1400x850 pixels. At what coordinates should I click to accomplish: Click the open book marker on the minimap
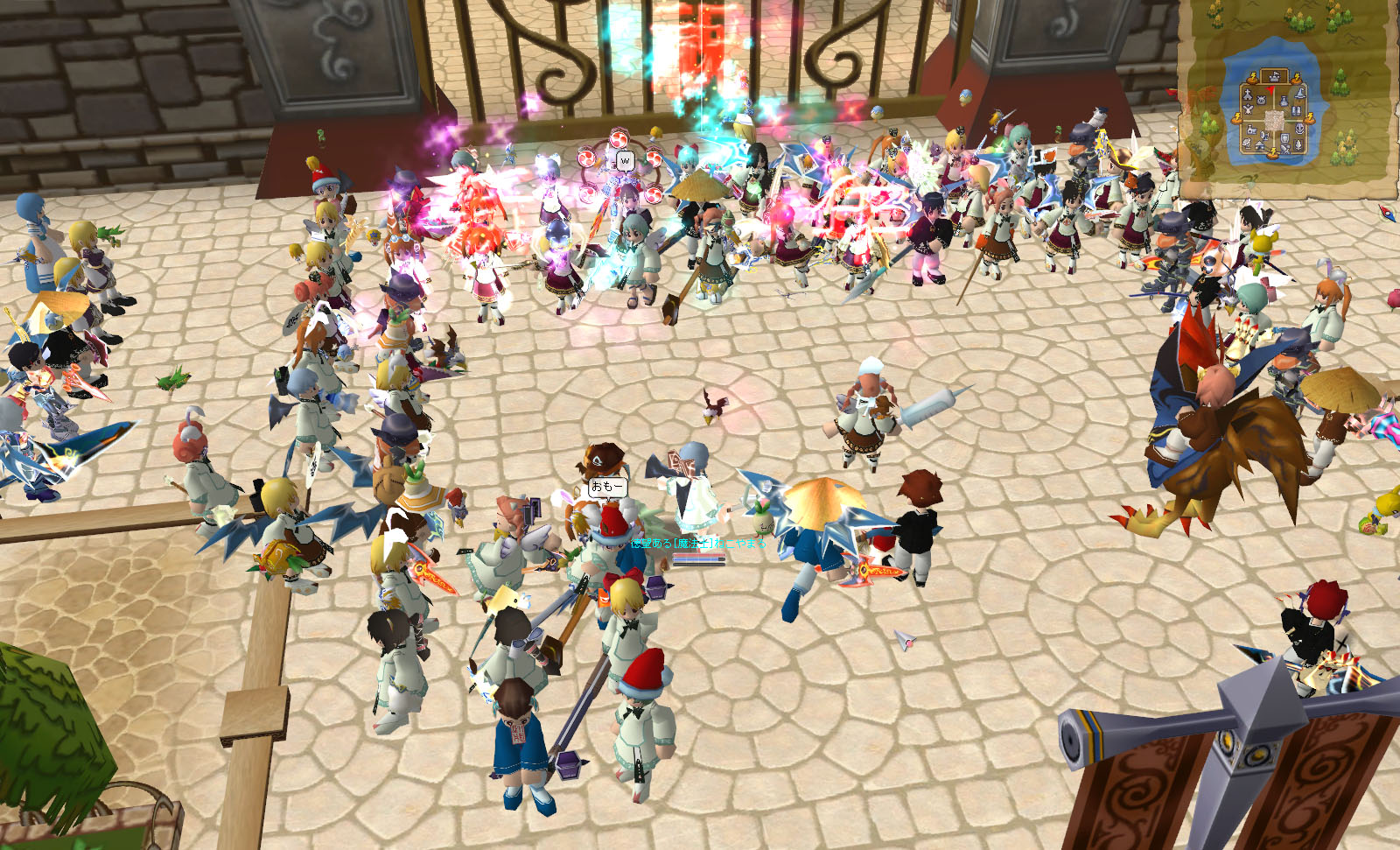1296,111
